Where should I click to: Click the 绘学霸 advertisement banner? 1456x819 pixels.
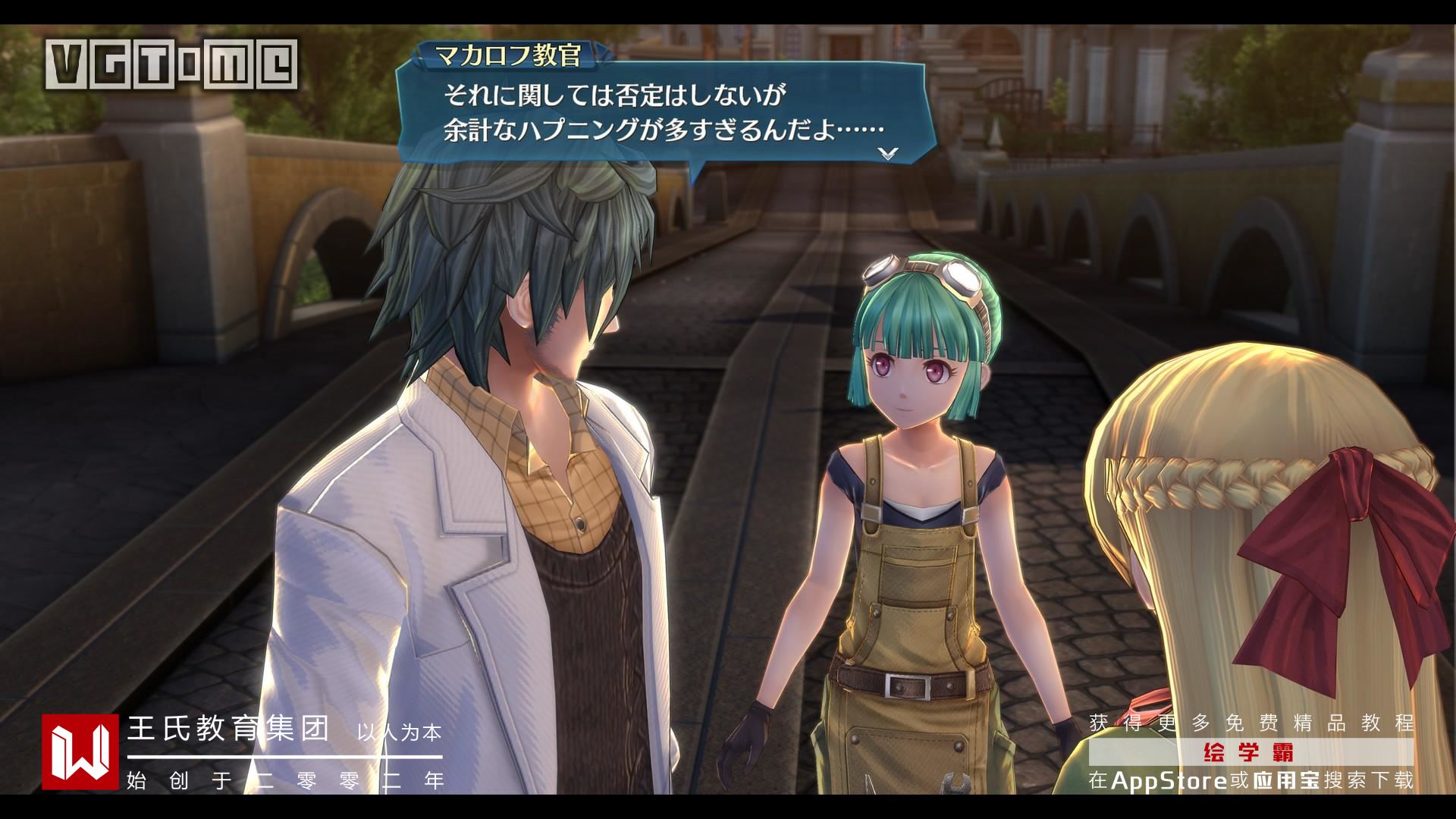point(1251,754)
